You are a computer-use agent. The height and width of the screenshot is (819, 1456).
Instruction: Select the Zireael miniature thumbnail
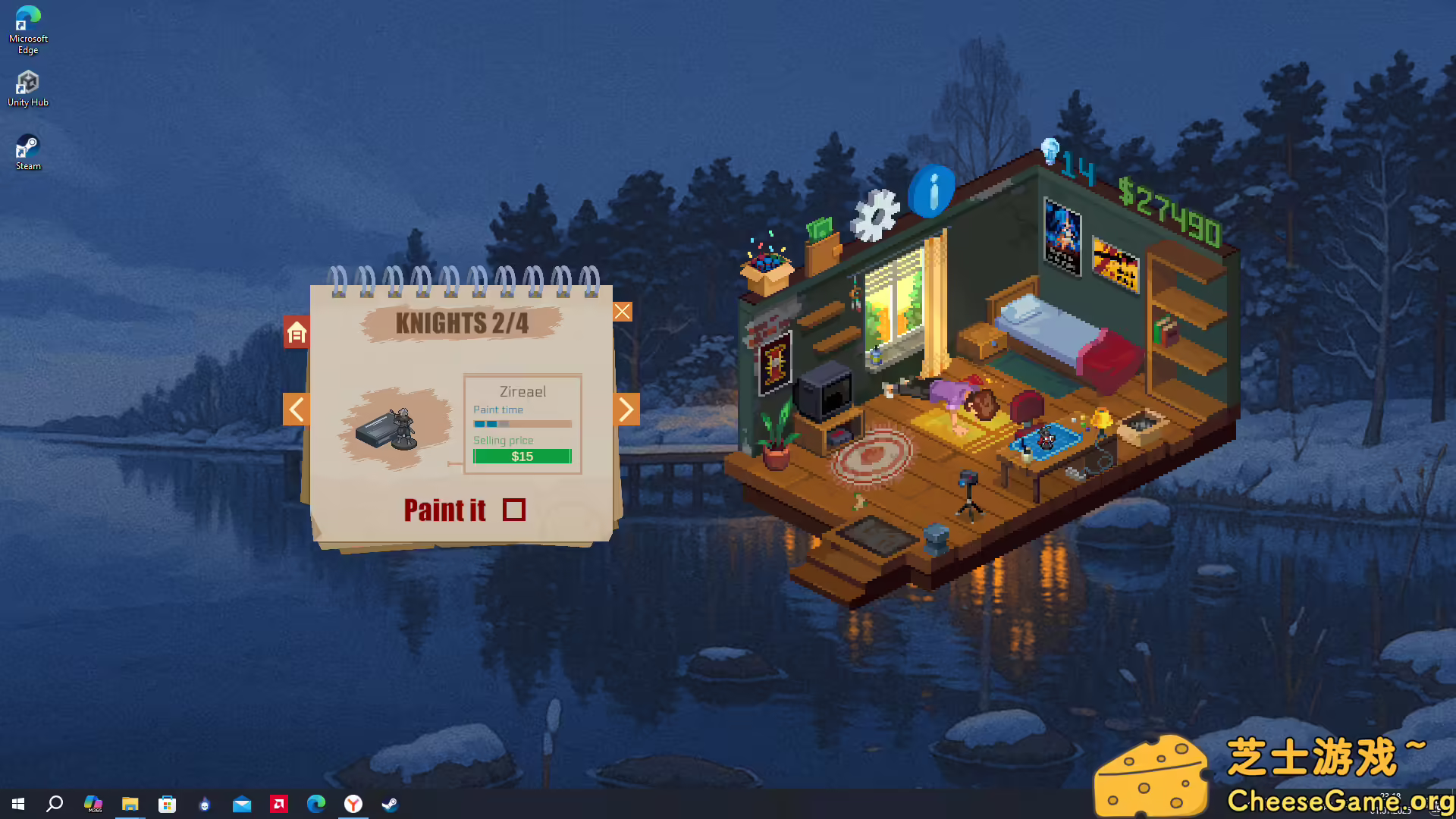coord(394,428)
